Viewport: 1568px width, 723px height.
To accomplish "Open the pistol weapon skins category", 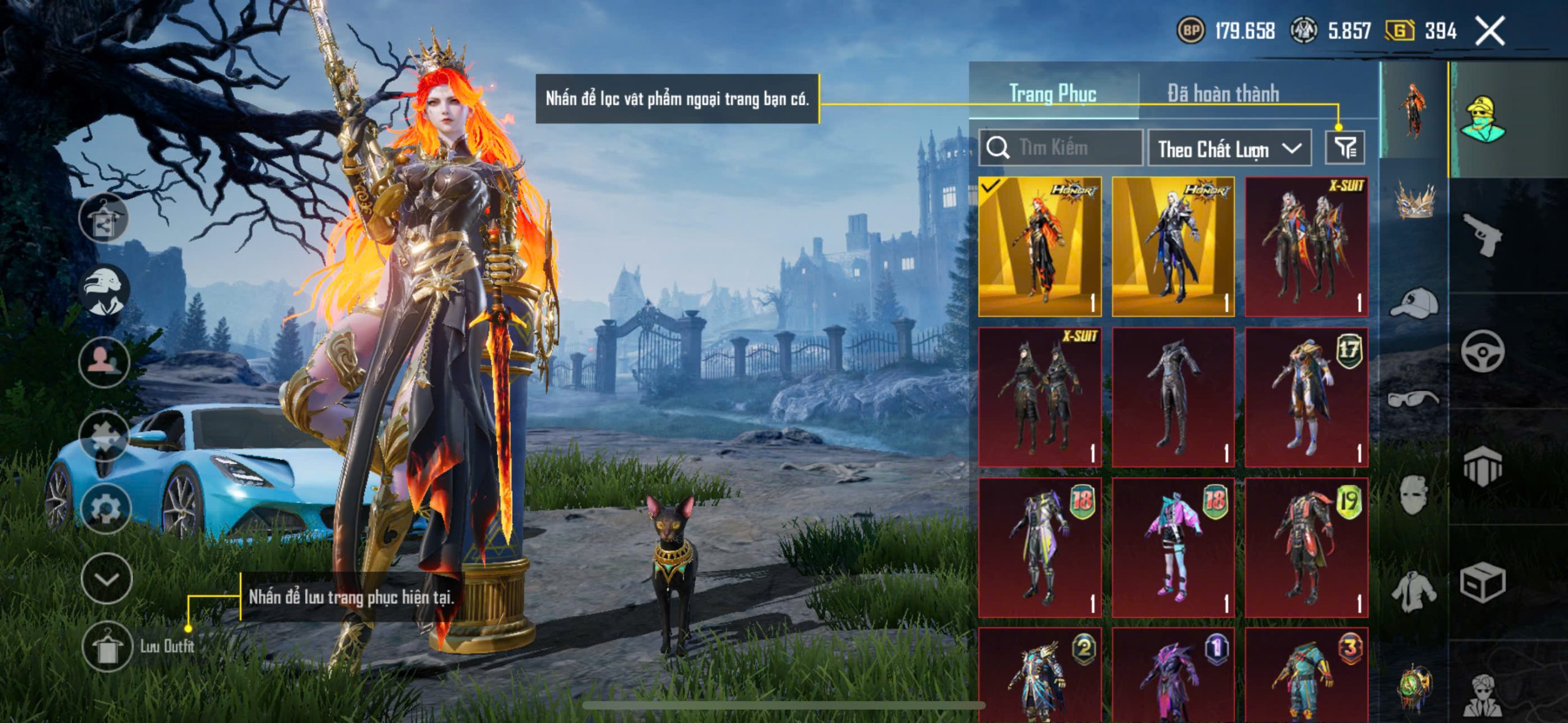I will [x=1482, y=235].
